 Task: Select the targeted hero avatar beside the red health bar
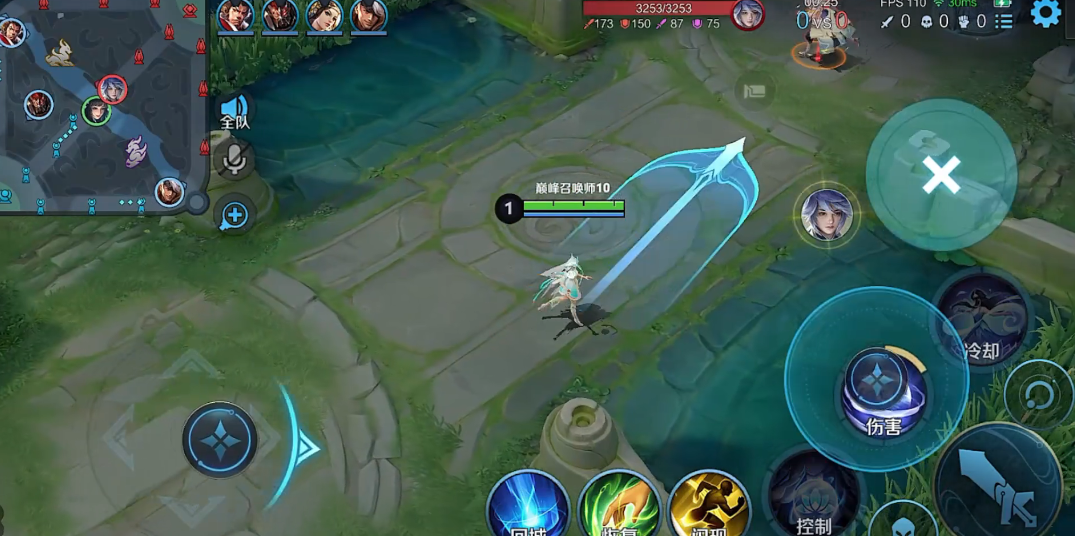(x=747, y=15)
